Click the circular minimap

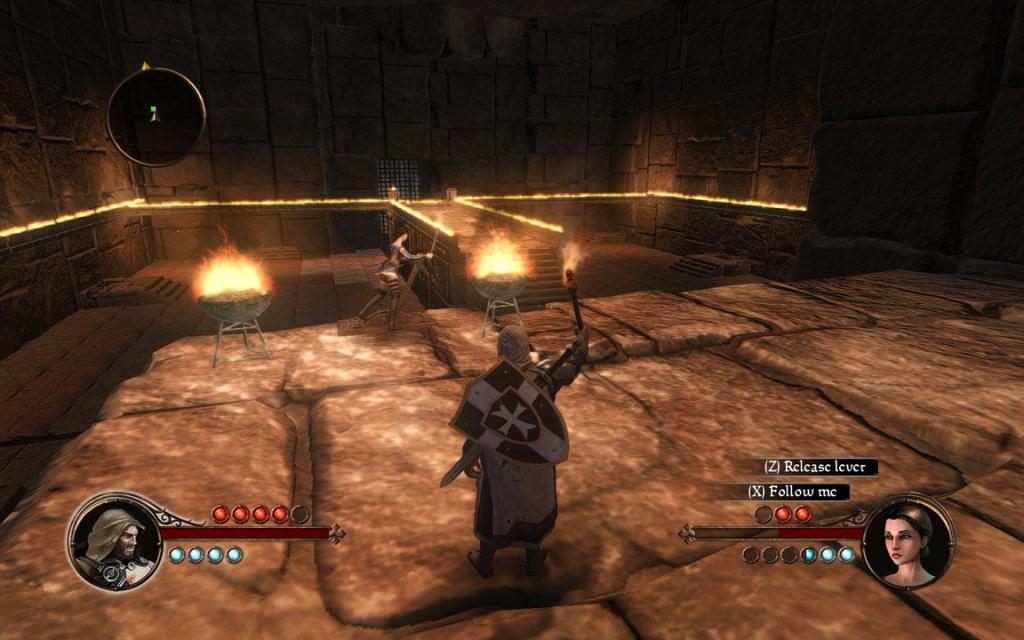click(156, 116)
